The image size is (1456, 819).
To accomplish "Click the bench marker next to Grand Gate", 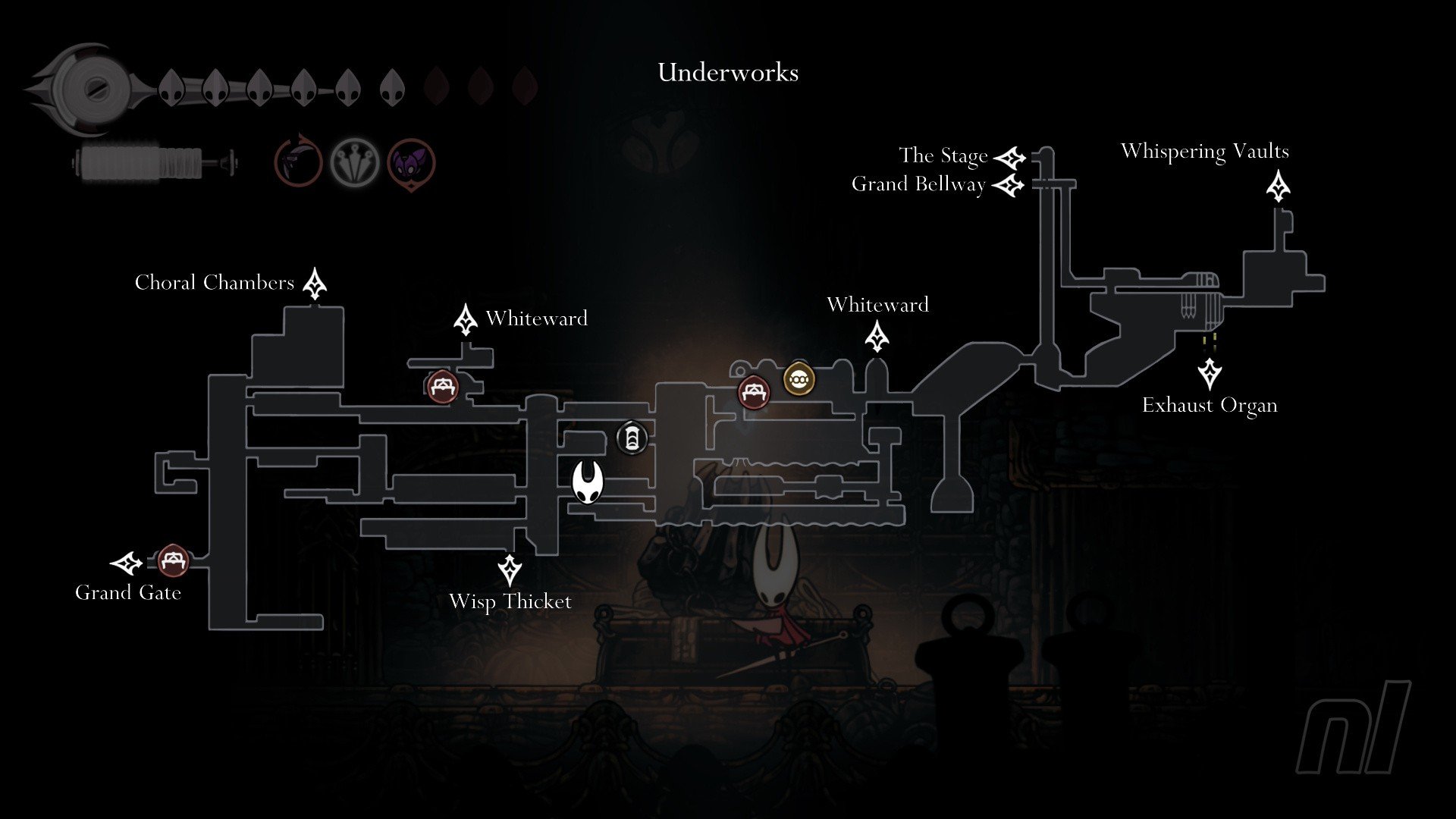I will (x=172, y=560).
